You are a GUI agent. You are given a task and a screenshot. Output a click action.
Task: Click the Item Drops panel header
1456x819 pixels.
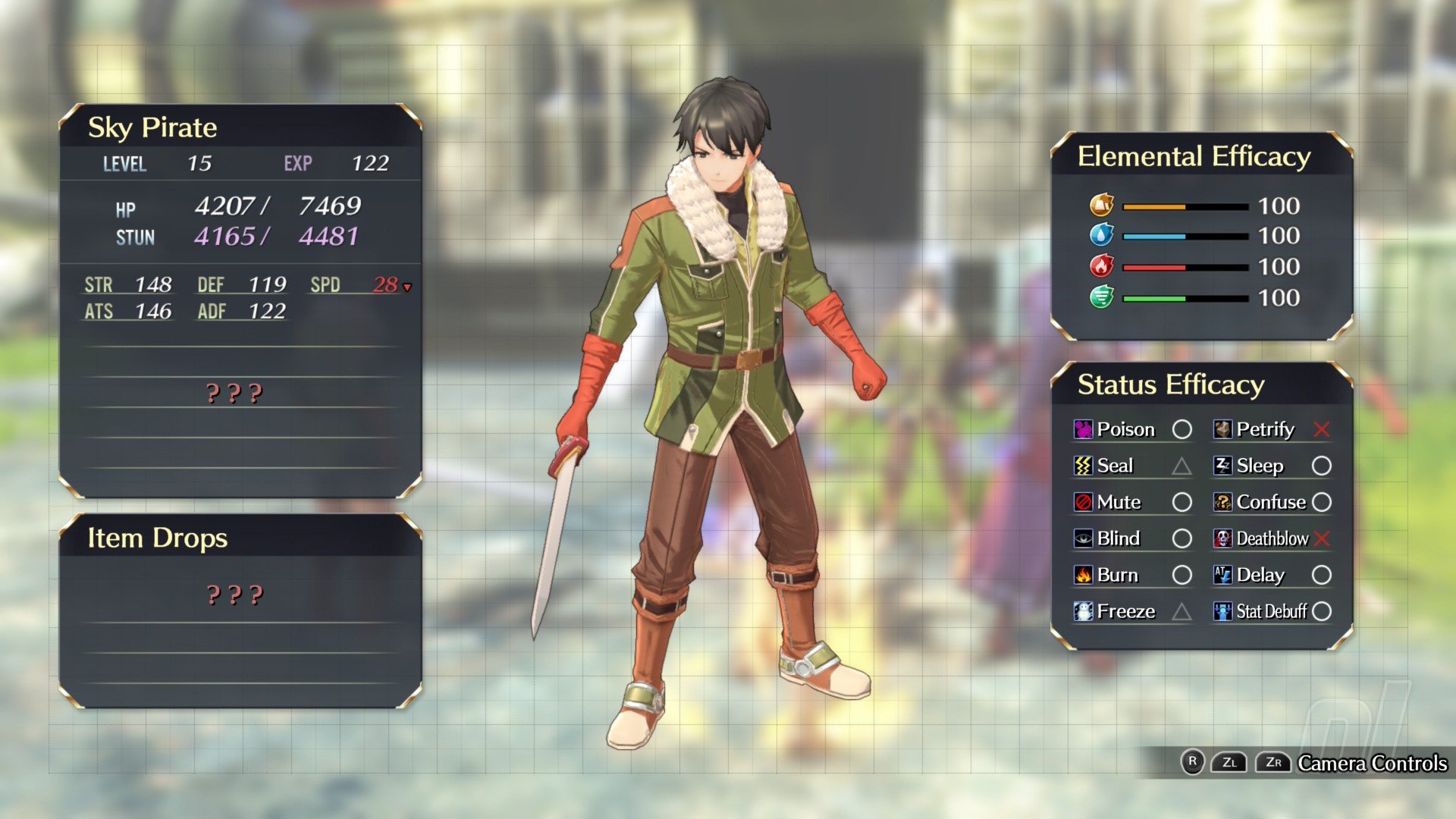click(158, 538)
